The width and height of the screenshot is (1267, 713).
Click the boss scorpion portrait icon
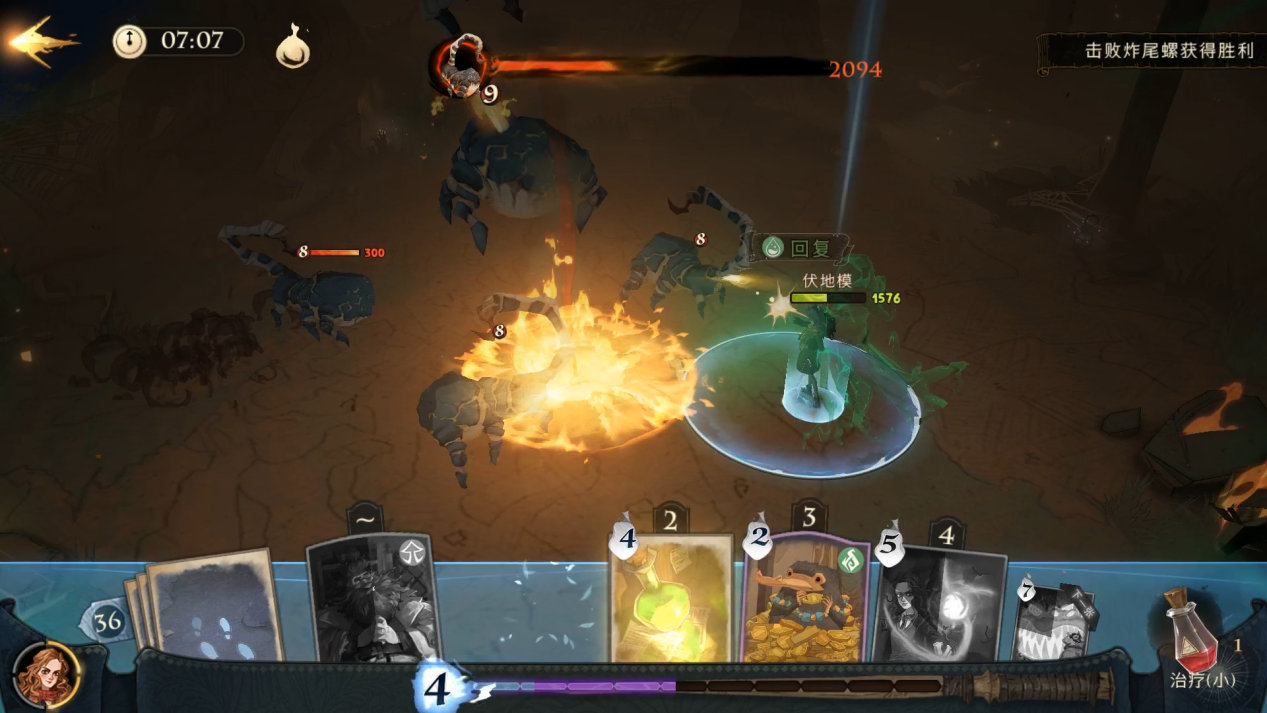[x=461, y=67]
